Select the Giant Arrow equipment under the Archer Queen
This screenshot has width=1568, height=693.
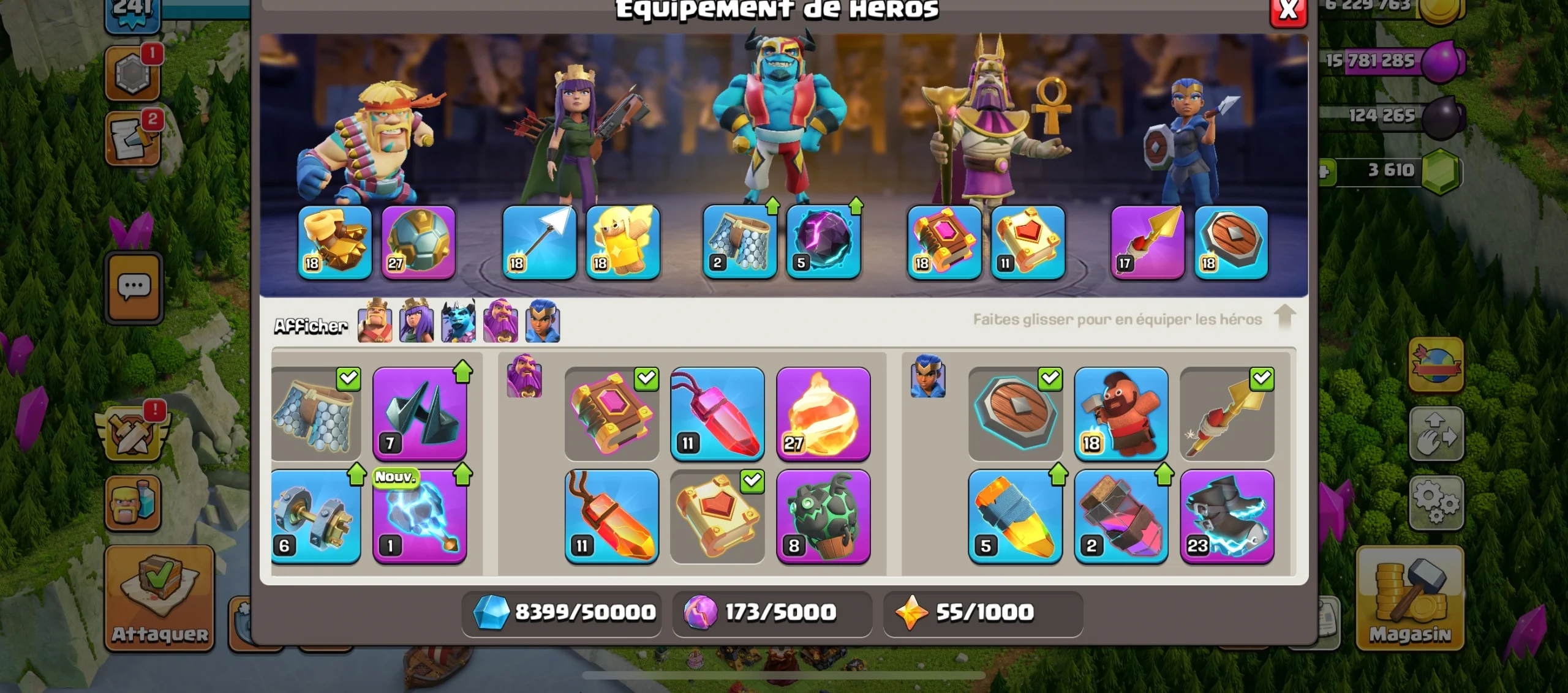coord(538,244)
